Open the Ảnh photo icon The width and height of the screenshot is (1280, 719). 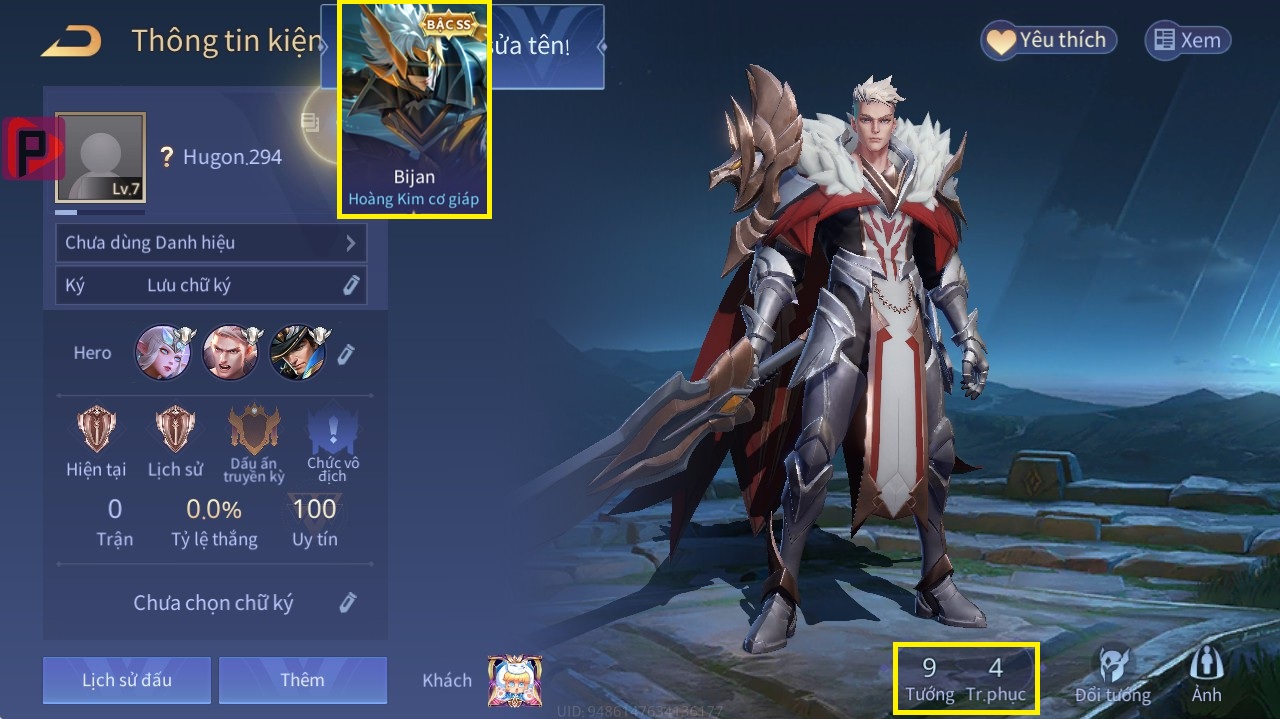click(x=1206, y=675)
